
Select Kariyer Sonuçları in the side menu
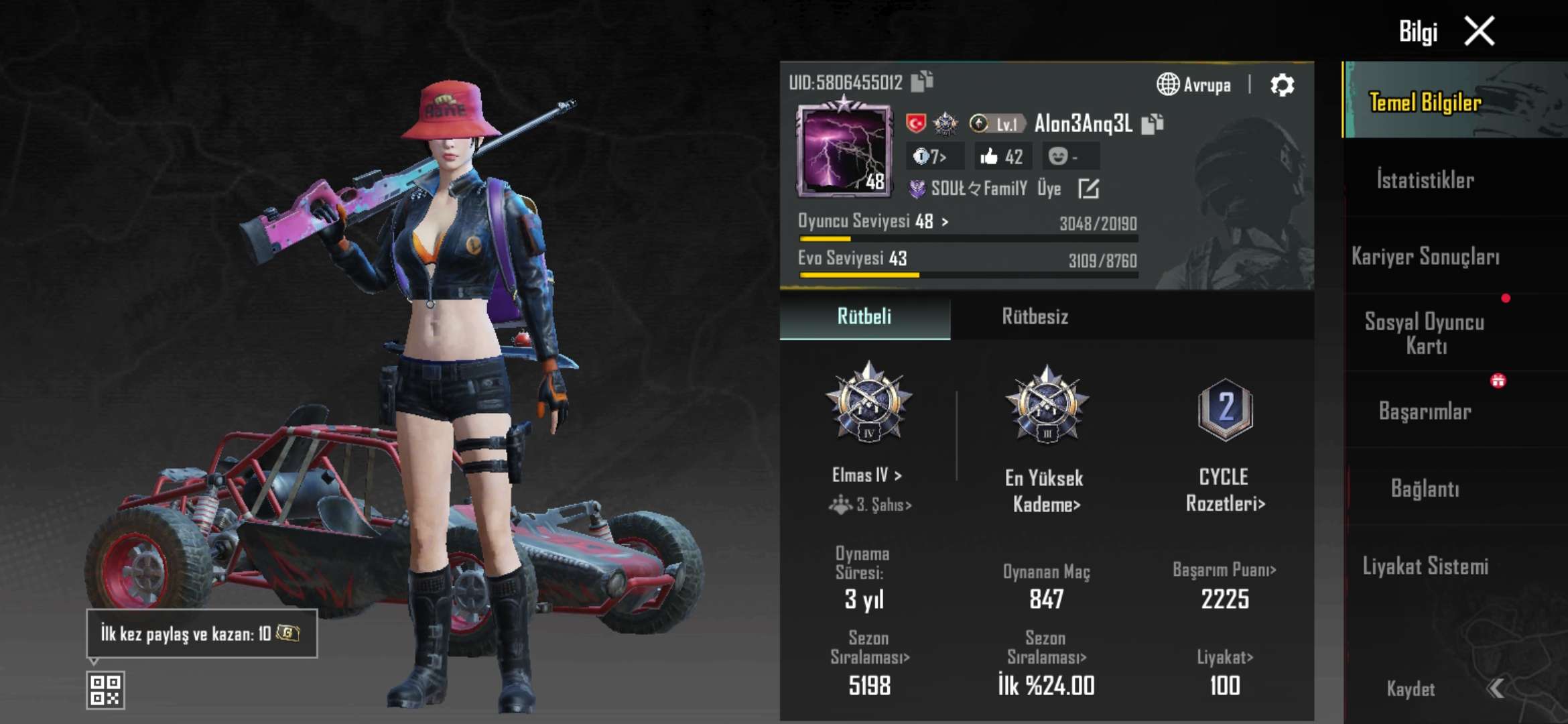[x=1425, y=256]
